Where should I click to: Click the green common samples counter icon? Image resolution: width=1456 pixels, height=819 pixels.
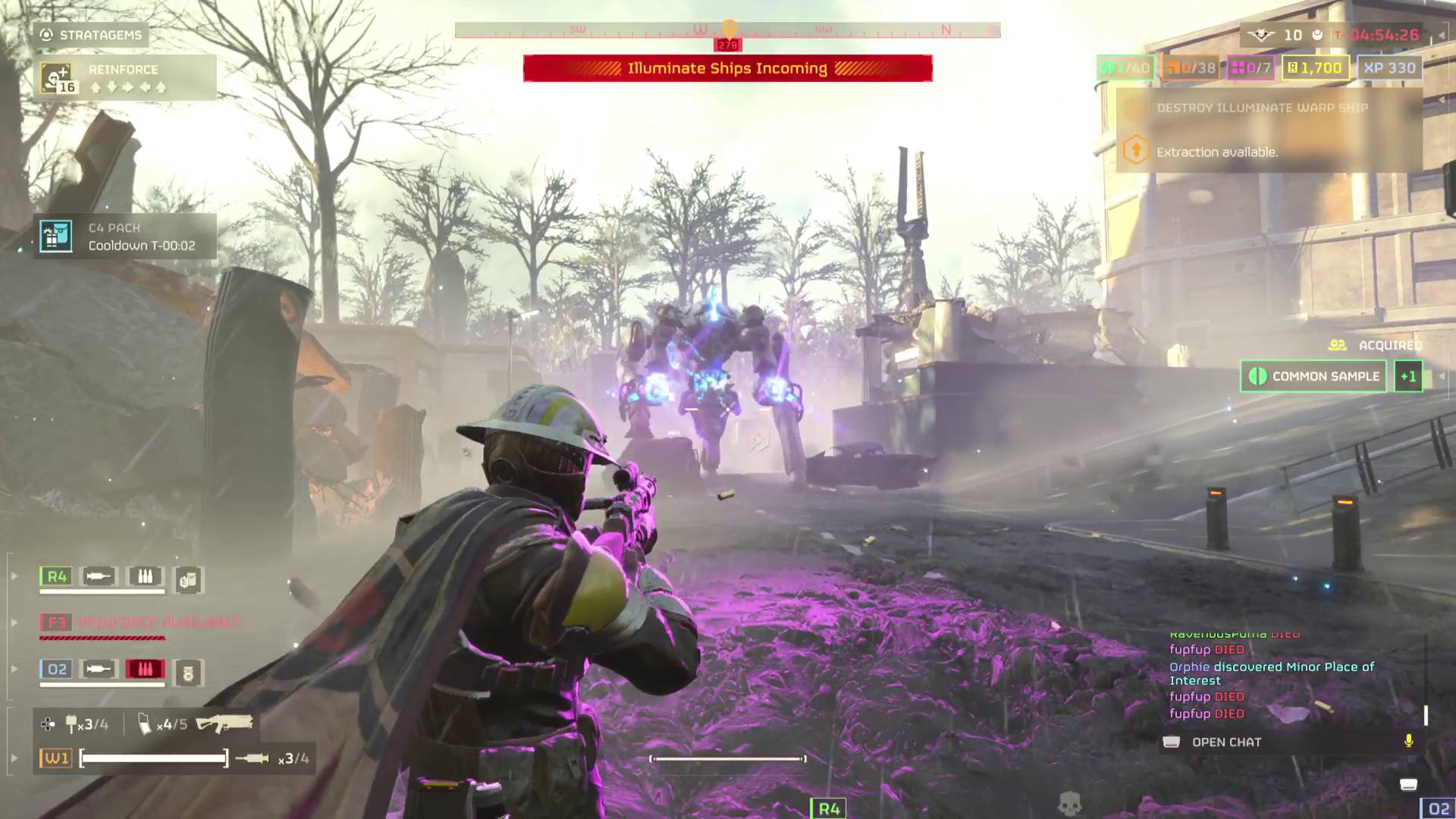pos(1107,67)
